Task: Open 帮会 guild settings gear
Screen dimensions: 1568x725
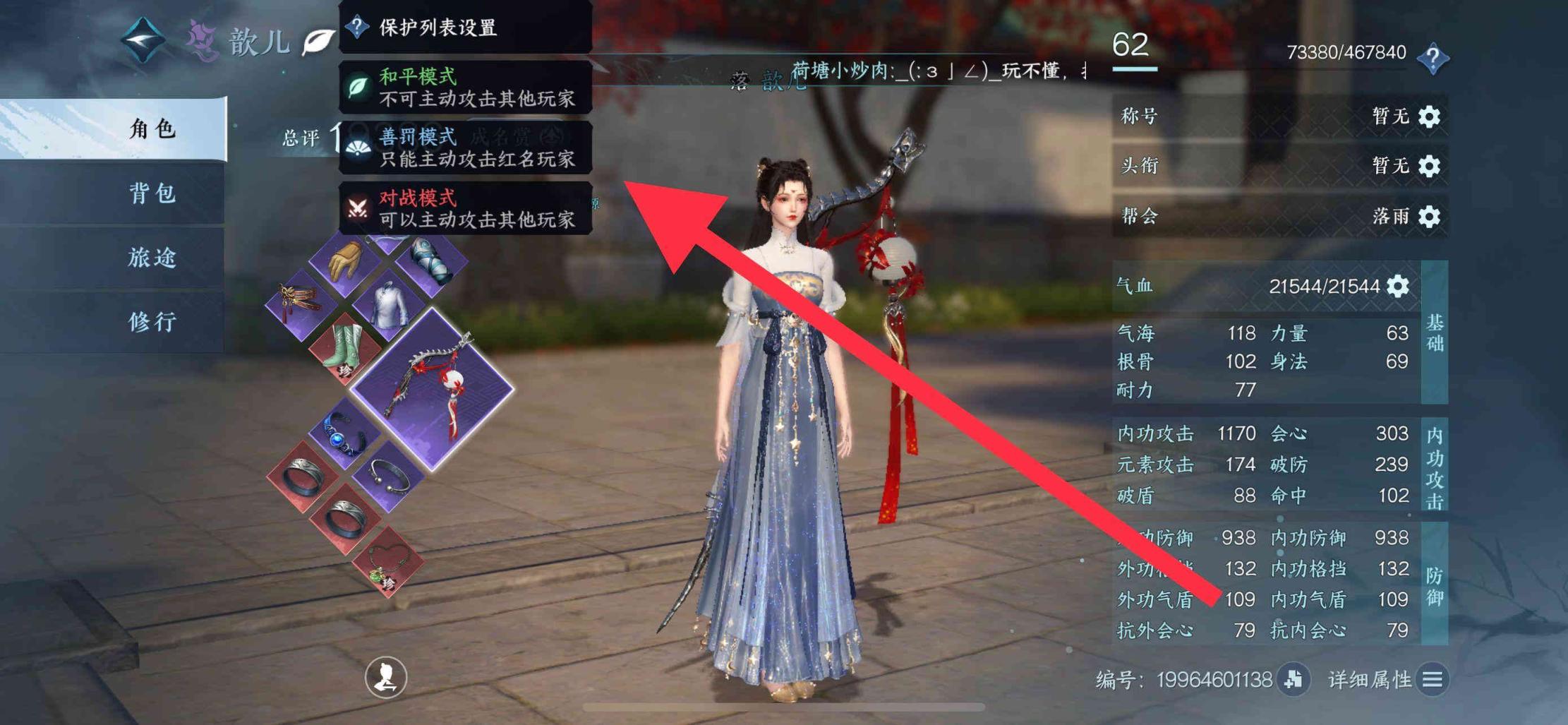Action: coord(1429,216)
